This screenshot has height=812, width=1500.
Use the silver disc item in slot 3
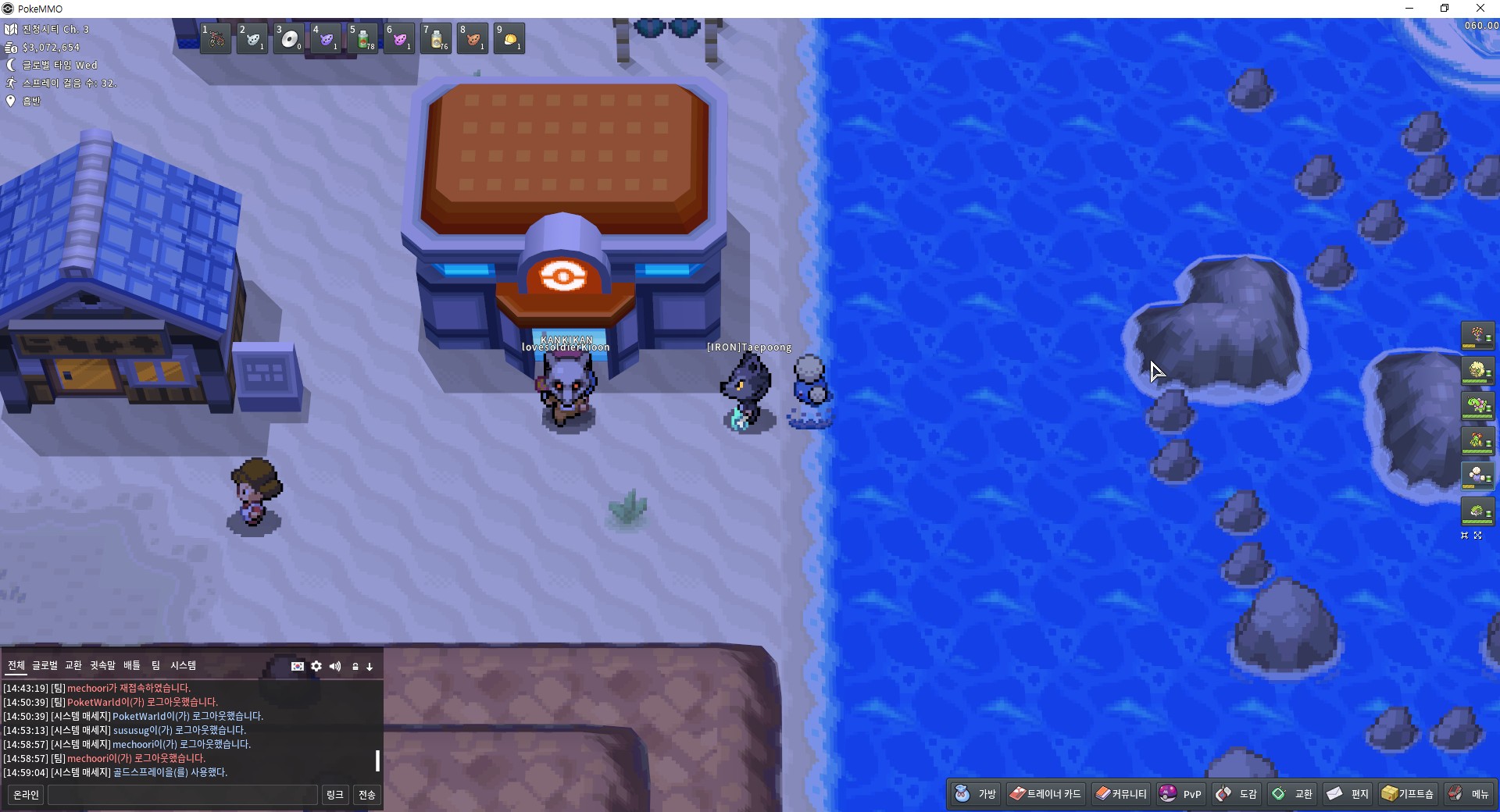coord(289,39)
